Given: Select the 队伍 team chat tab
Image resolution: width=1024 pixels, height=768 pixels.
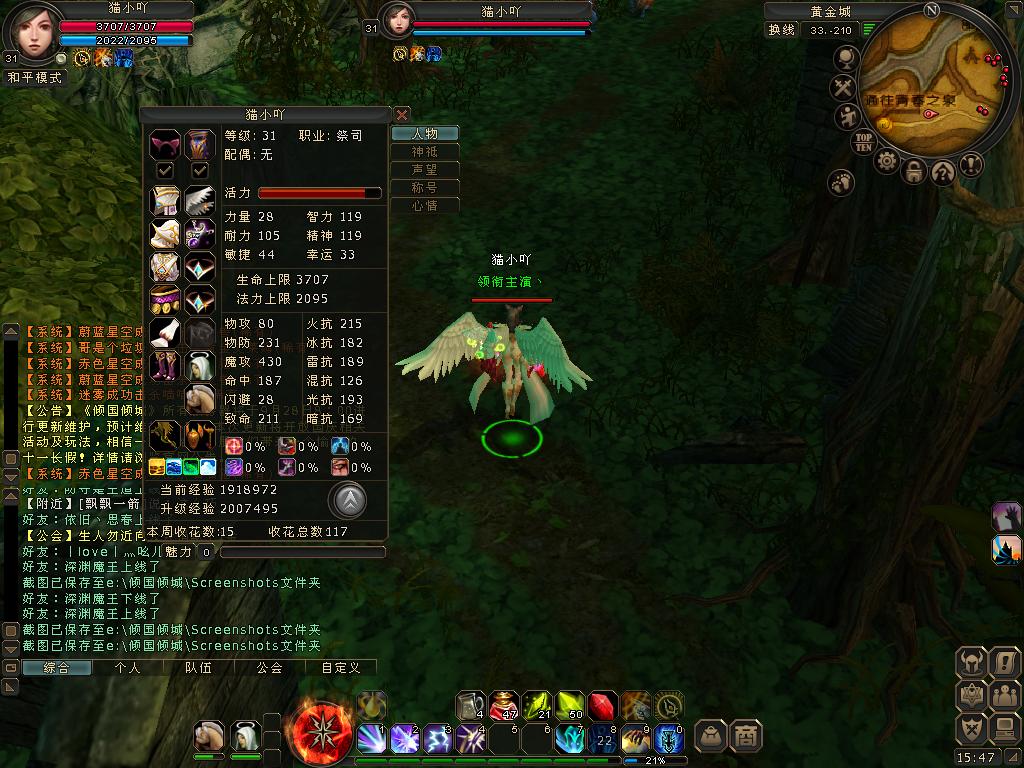Looking at the screenshot, I should click(x=198, y=667).
